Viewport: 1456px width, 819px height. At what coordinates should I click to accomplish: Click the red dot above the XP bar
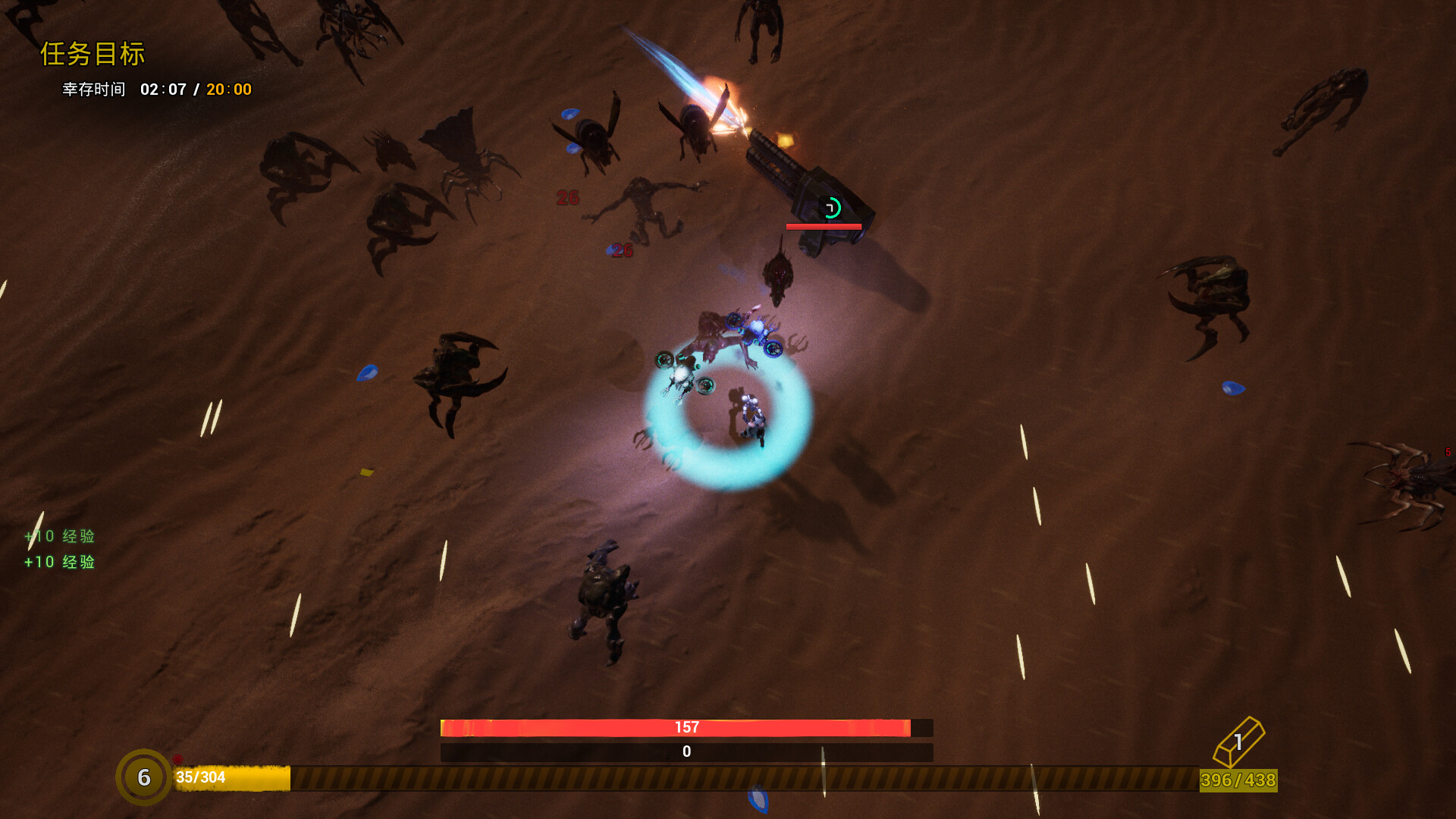click(177, 759)
